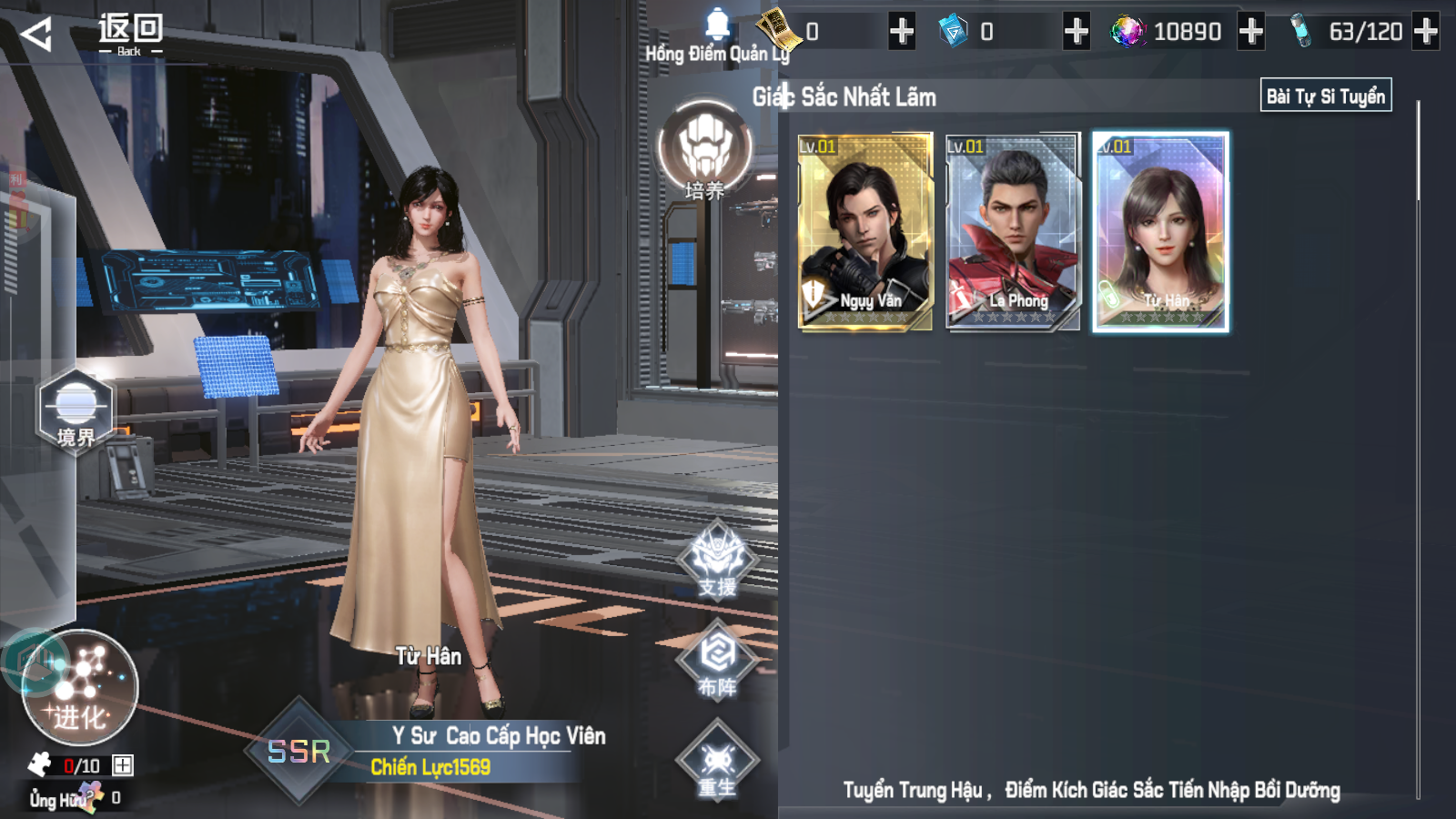The image size is (1456, 819).
Task: Open the Hồng Điểm Quản Lý bell
Action: 718,27
